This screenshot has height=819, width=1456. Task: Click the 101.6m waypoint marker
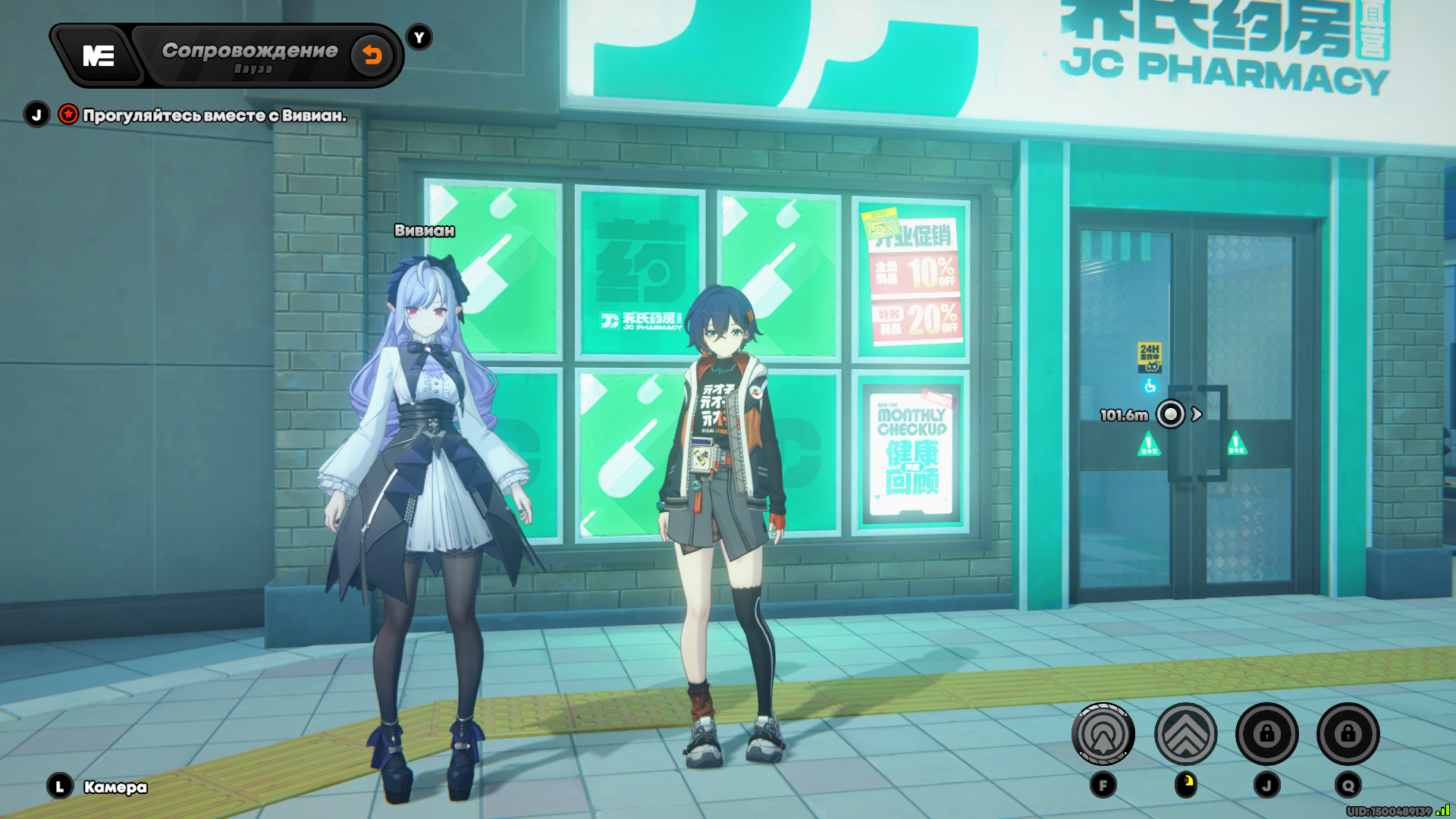(x=1170, y=414)
